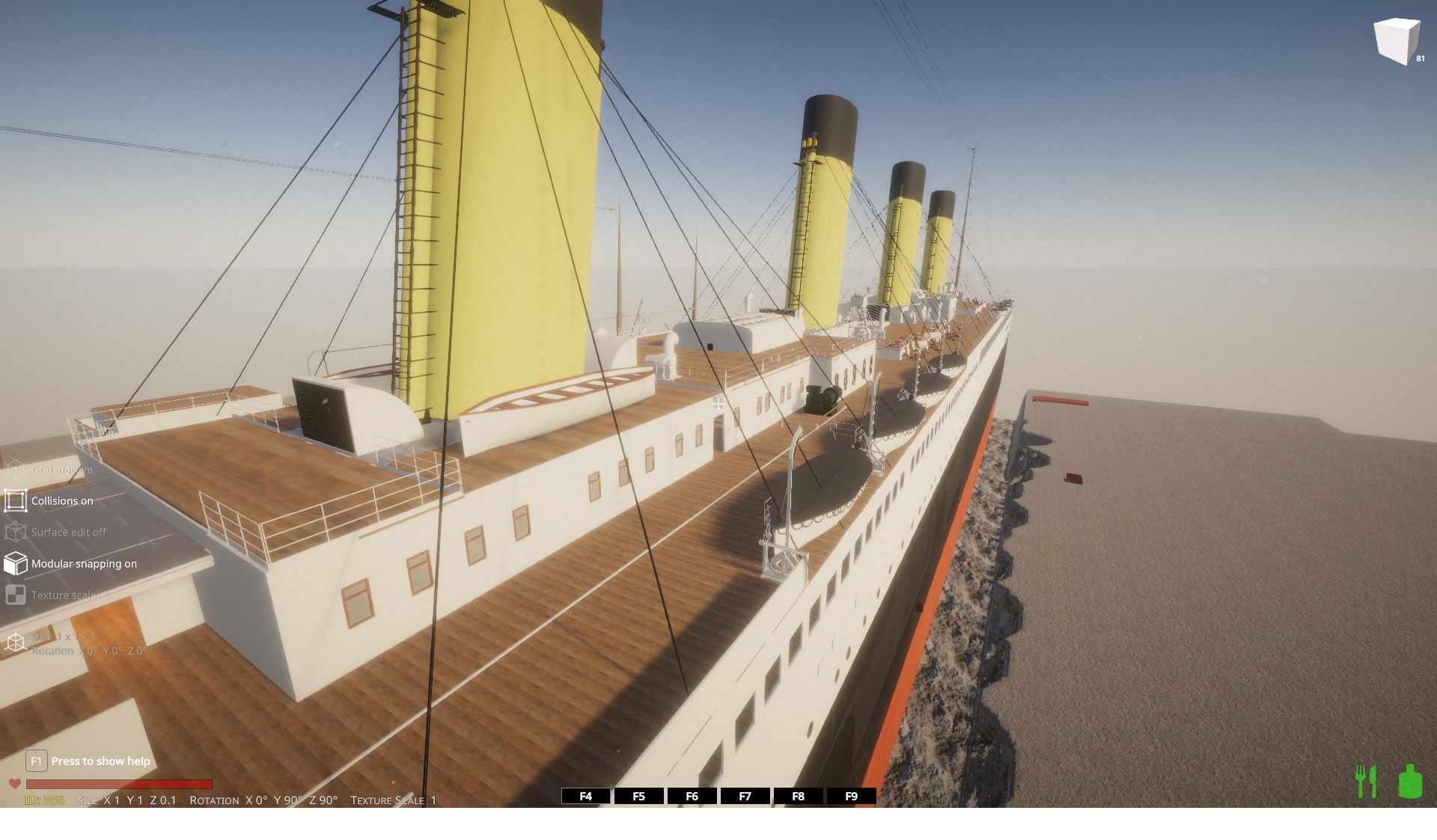Click the white block icon showing 81
Viewport: 1437px width, 840px height.
[x=1397, y=40]
